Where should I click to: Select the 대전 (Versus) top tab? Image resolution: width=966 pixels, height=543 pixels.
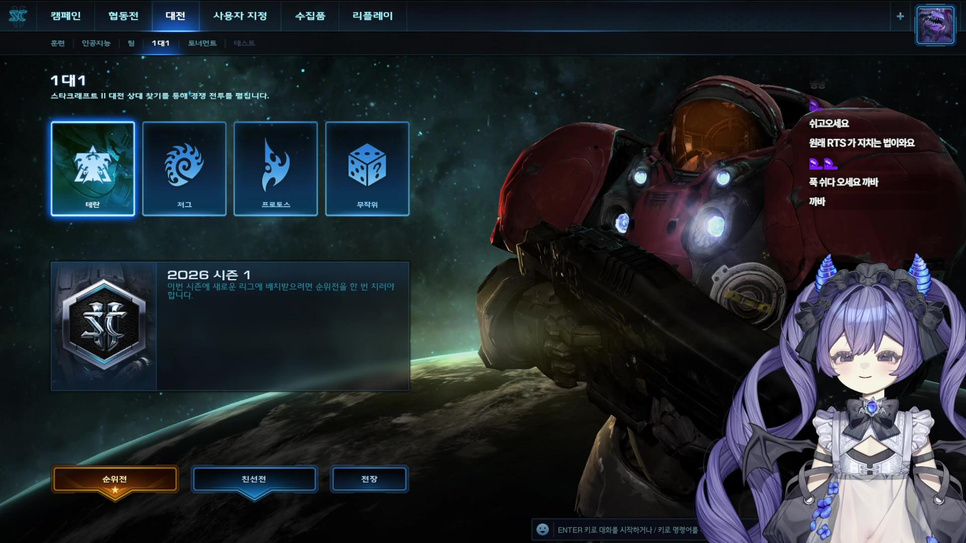tap(176, 16)
